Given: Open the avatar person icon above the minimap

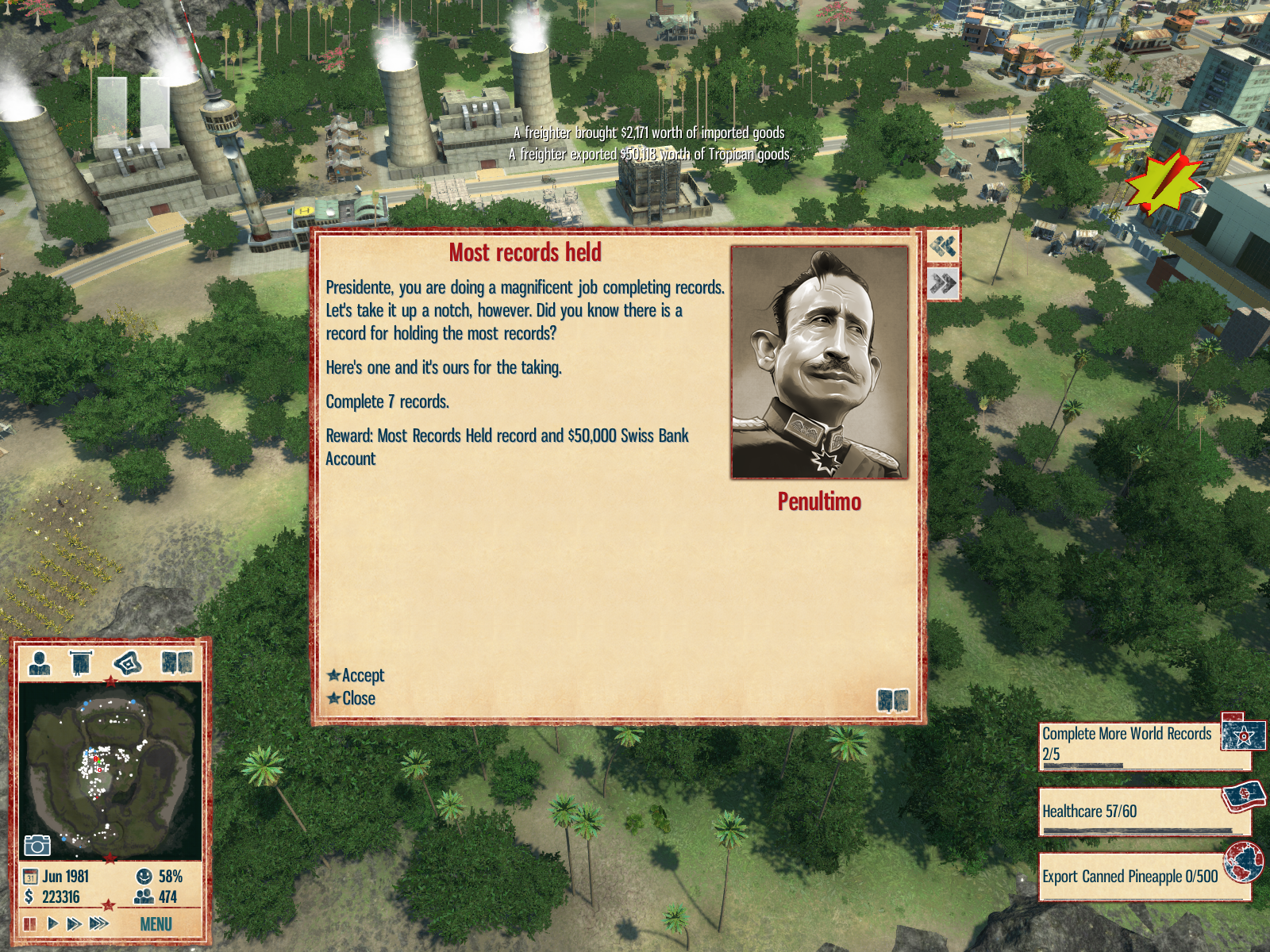Looking at the screenshot, I should click(x=39, y=662).
